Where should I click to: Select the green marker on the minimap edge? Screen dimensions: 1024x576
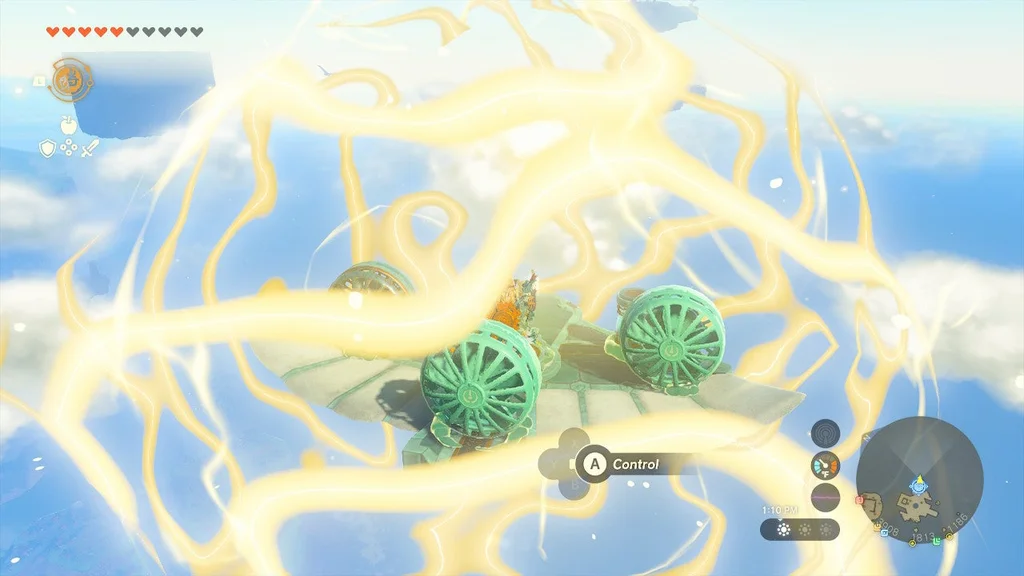[x=937, y=541]
